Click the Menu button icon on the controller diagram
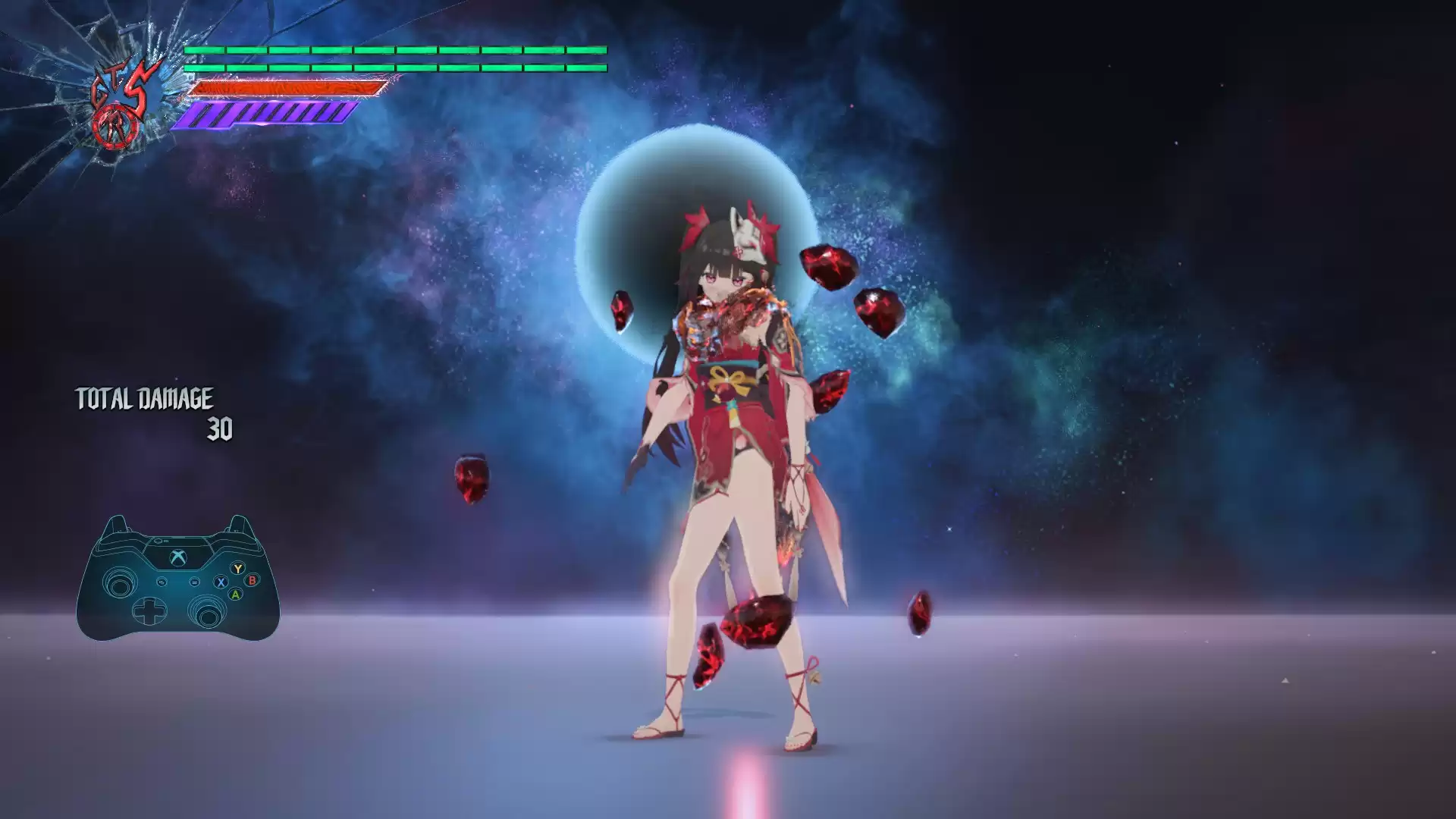This screenshot has width=1456, height=819. pyautogui.click(x=194, y=582)
